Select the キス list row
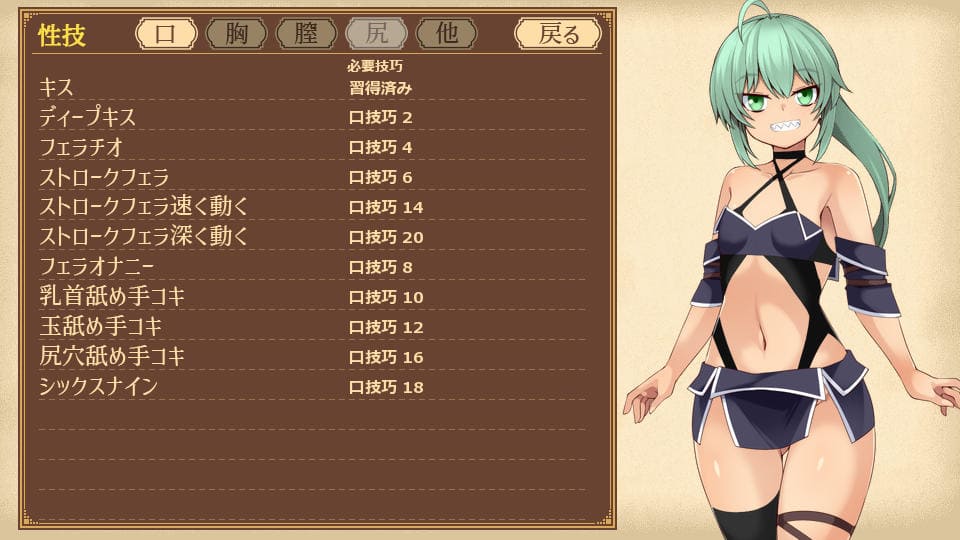The image size is (960, 540). [x=310, y=87]
